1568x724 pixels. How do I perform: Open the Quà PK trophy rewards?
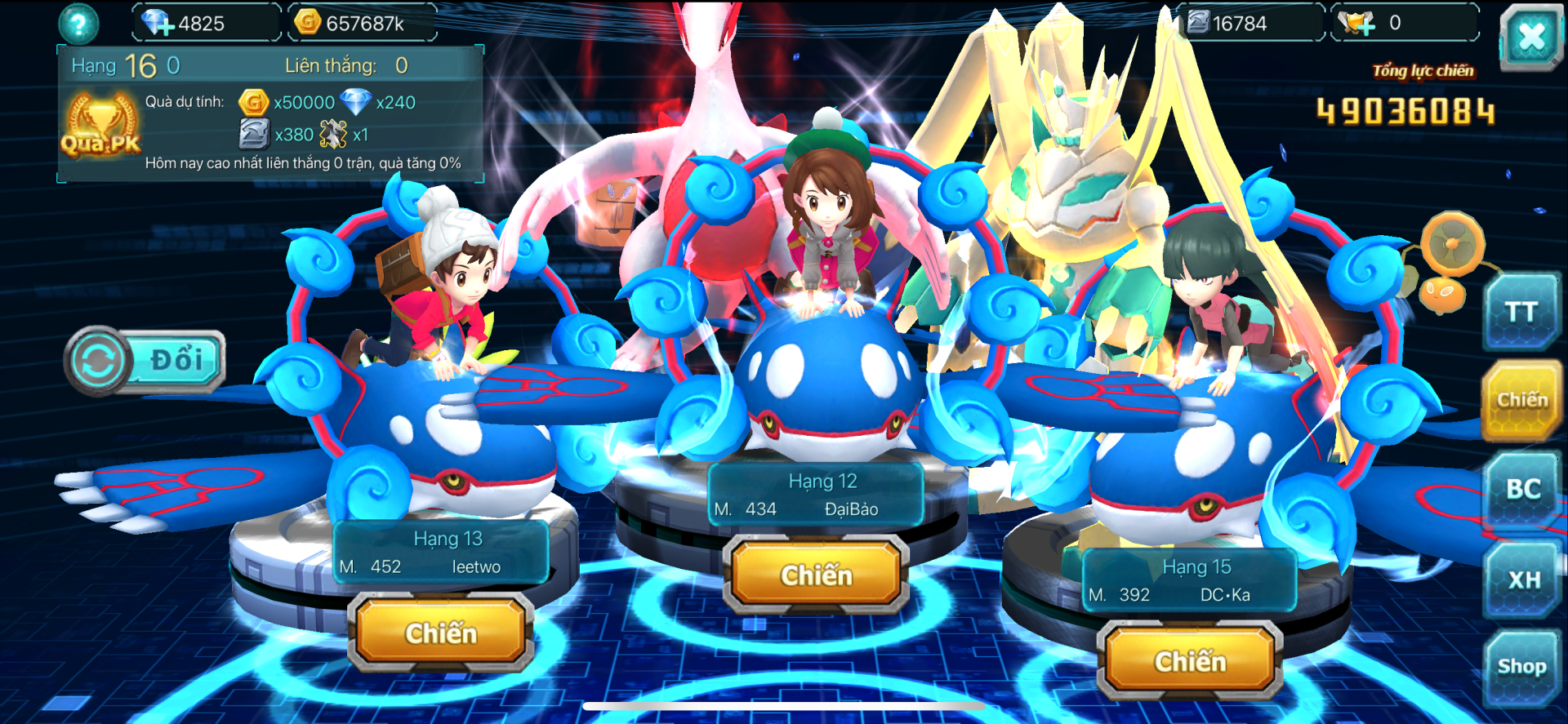coord(101,127)
